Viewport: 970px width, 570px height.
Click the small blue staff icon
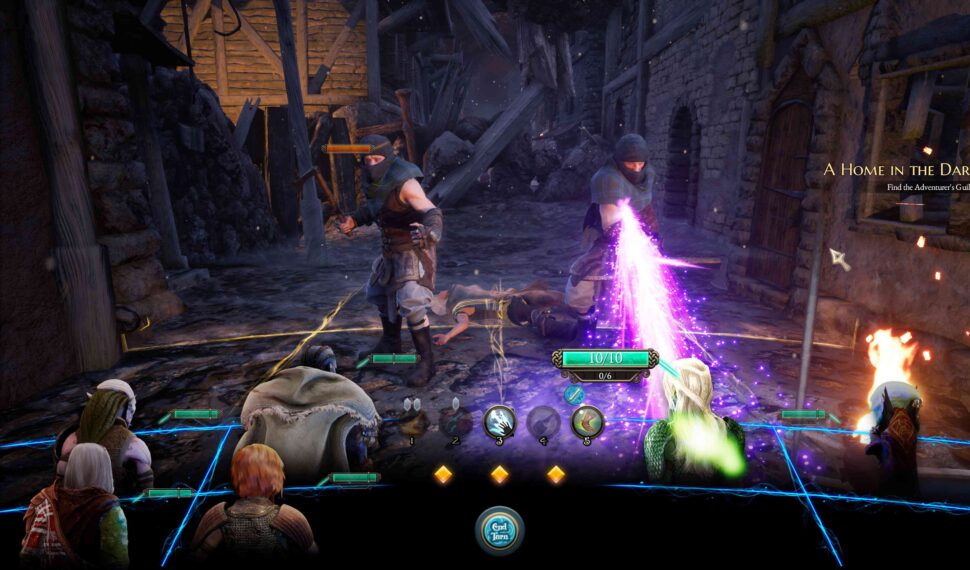click(x=574, y=394)
